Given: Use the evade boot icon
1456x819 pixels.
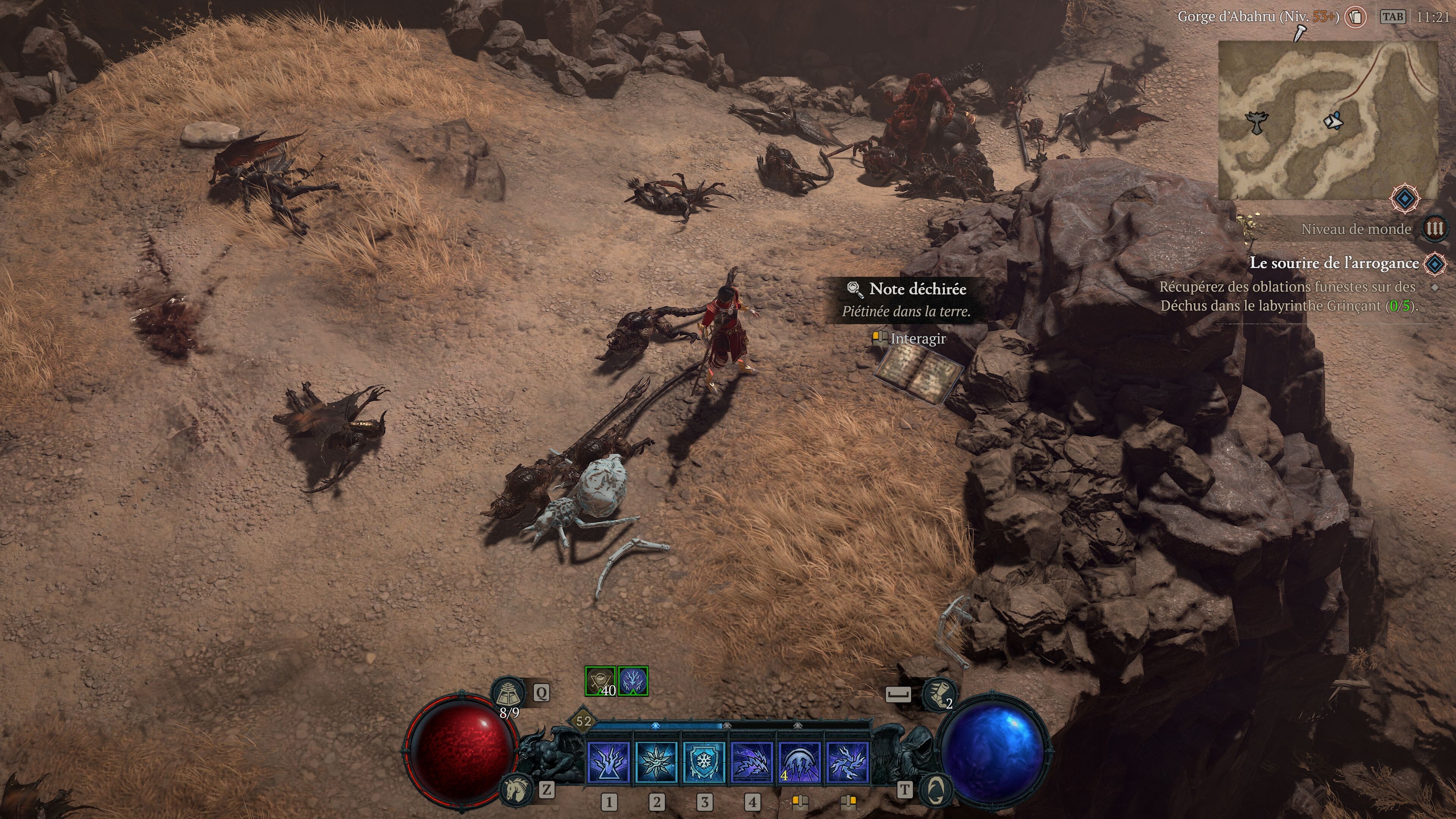Looking at the screenshot, I should click(938, 694).
